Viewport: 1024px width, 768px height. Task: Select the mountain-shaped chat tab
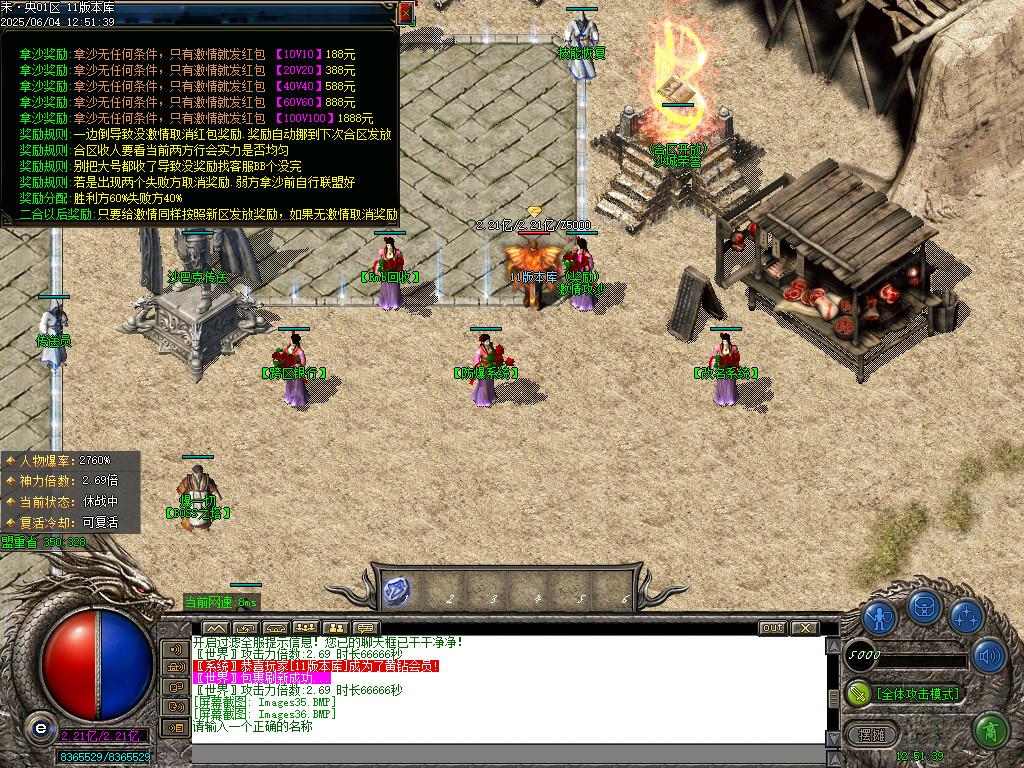coord(215,628)
